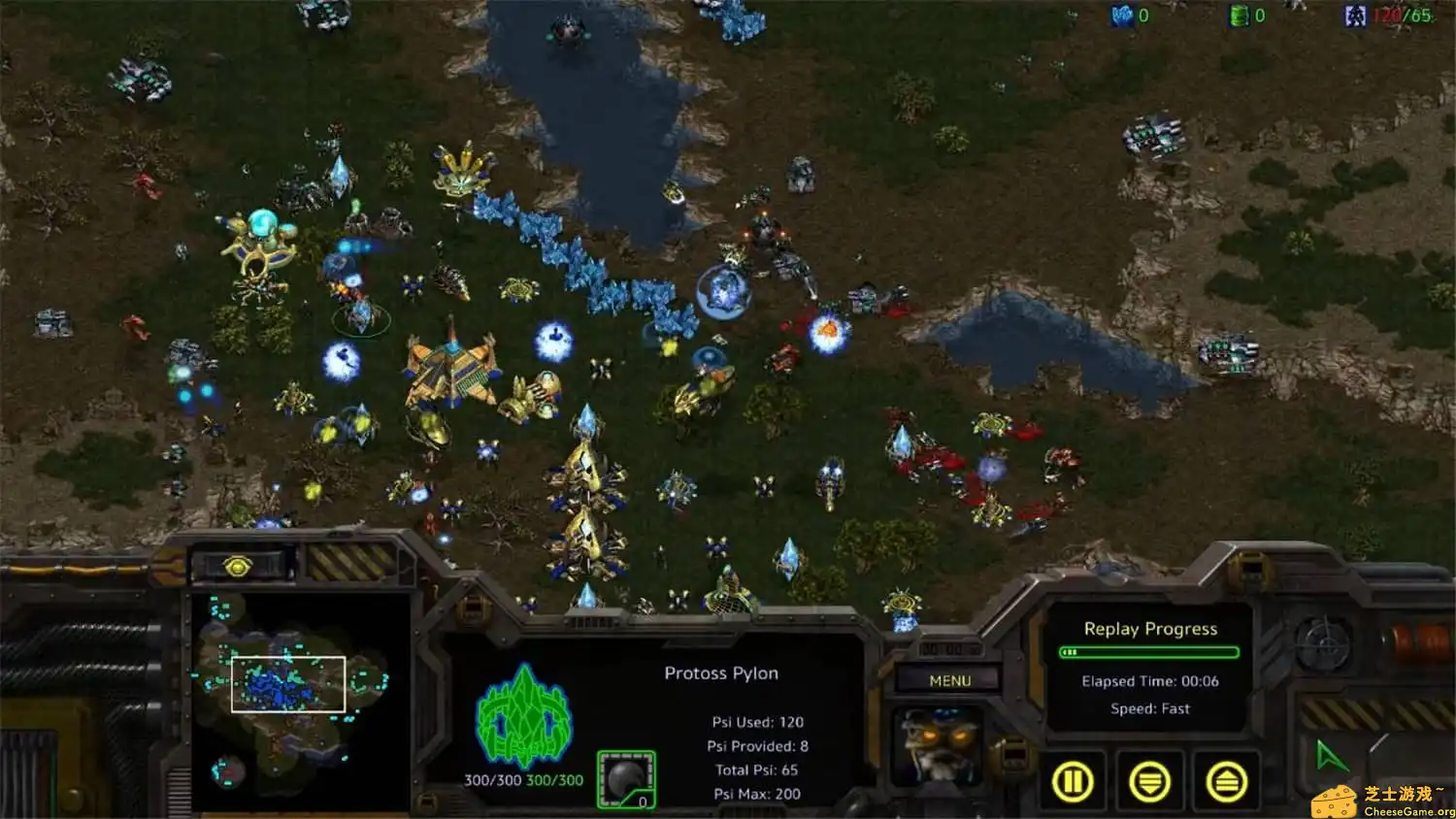Click the Speed: Fast label
1456x819 pixels.
[1149, 708]
